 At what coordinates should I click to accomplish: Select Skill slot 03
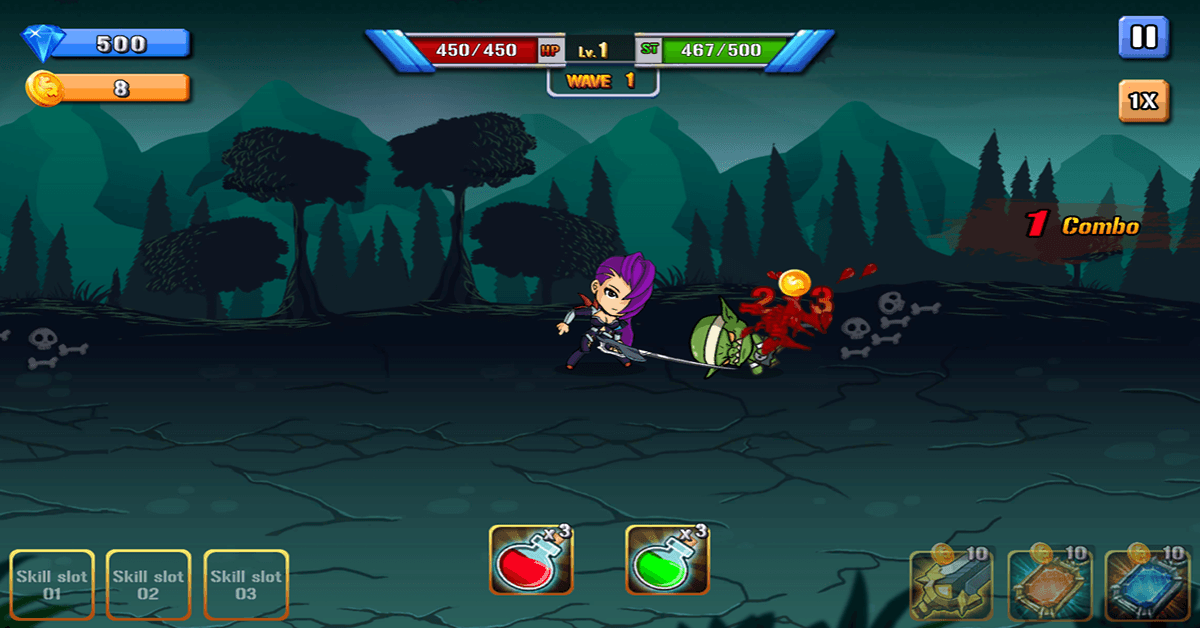pos(246,586)
